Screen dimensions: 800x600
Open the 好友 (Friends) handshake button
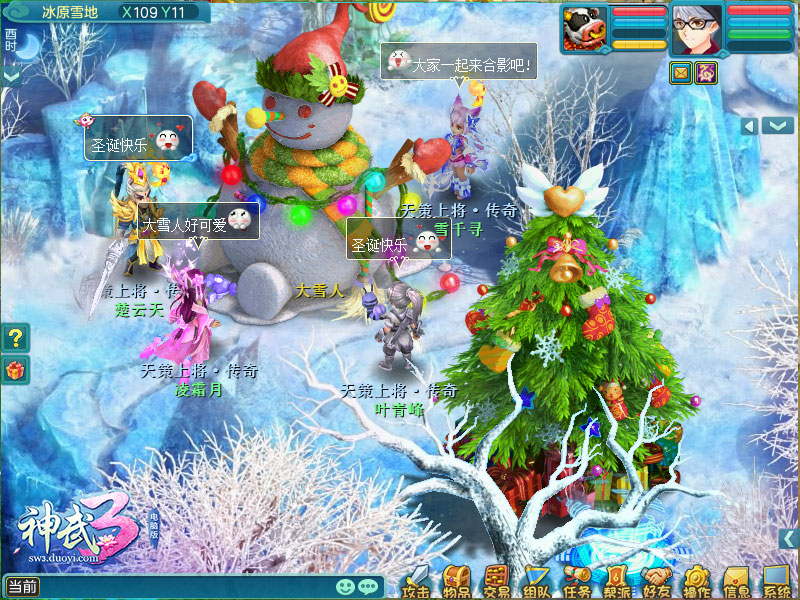click(x=656, y=580)
